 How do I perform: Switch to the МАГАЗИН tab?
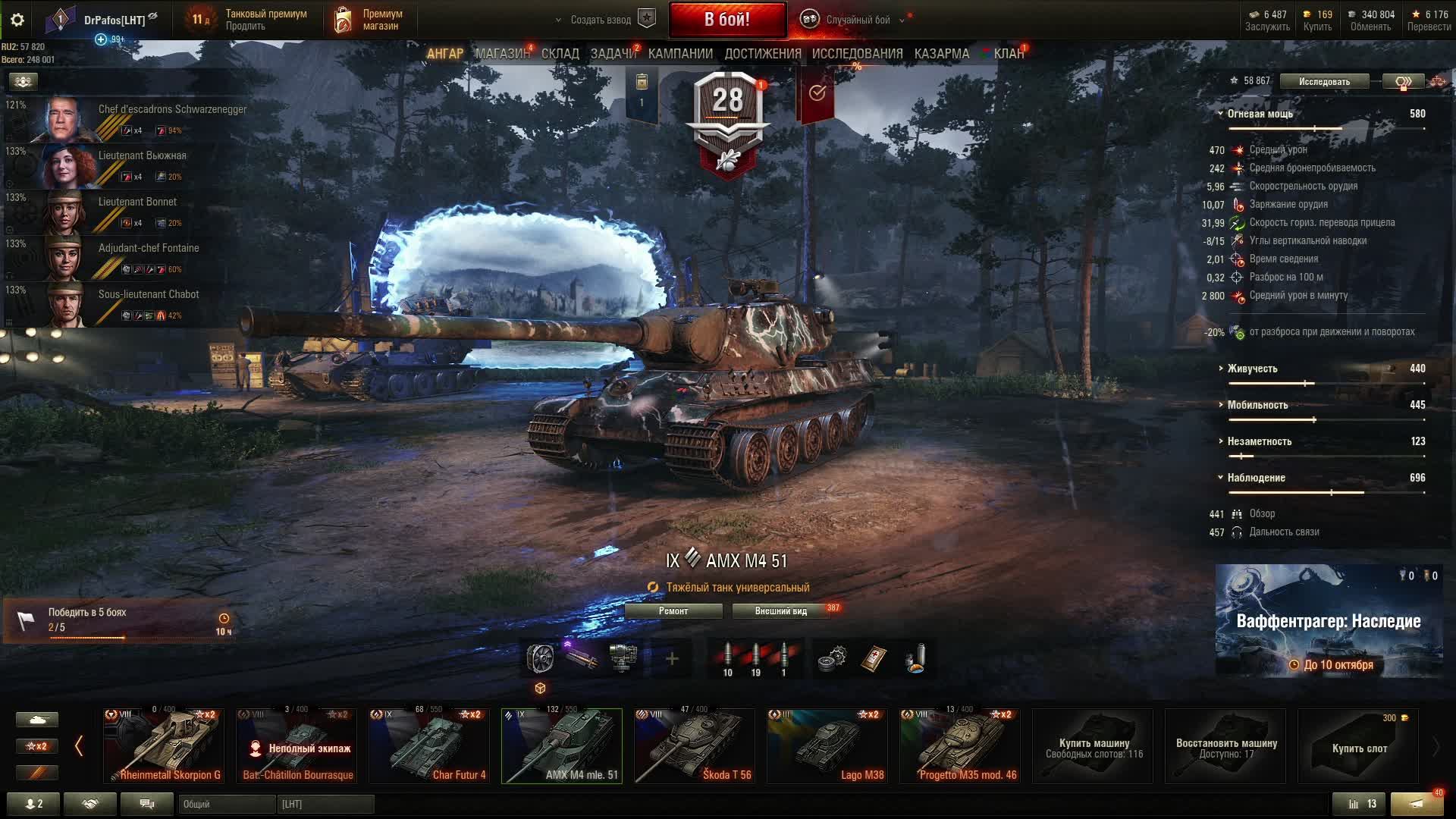503,54
